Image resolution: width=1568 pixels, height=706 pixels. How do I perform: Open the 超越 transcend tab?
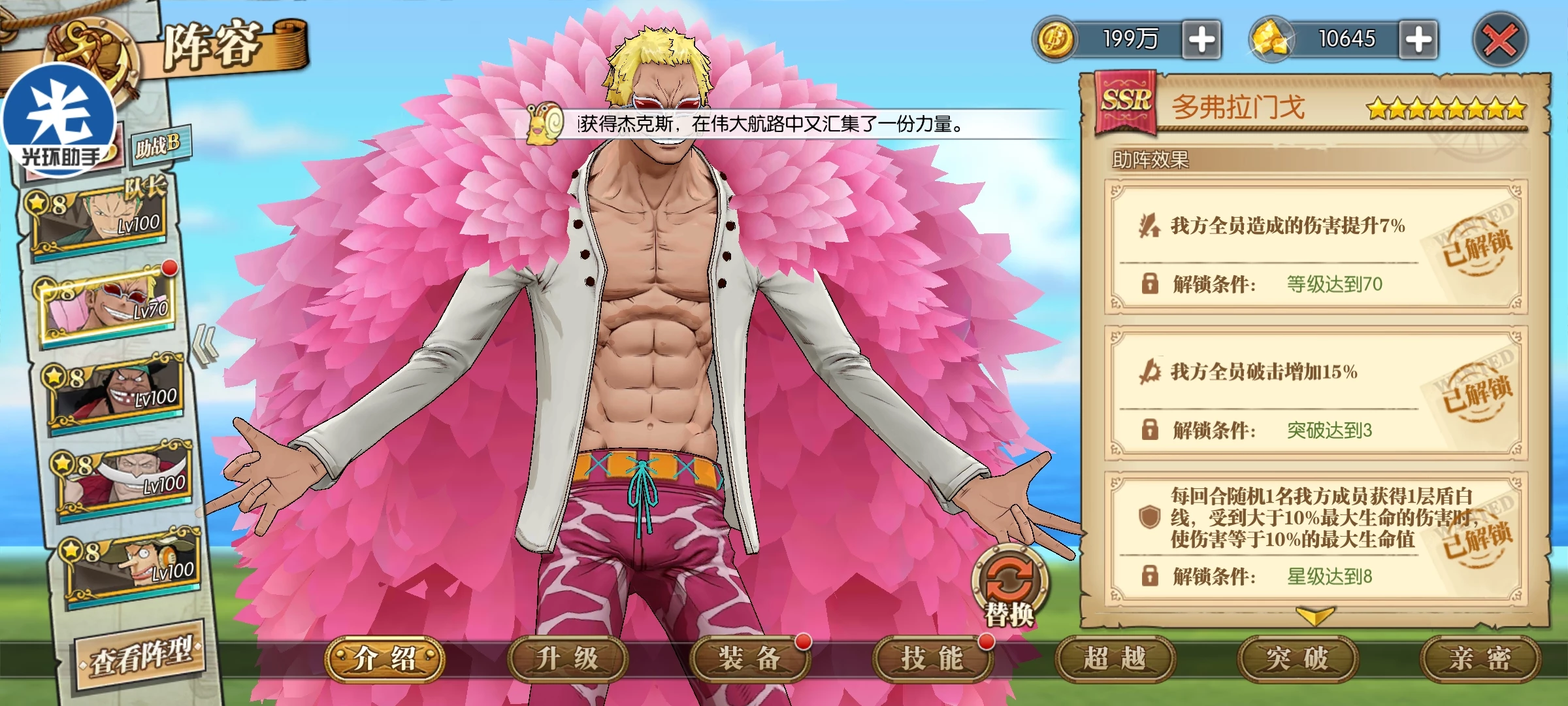coord(1115,659)
